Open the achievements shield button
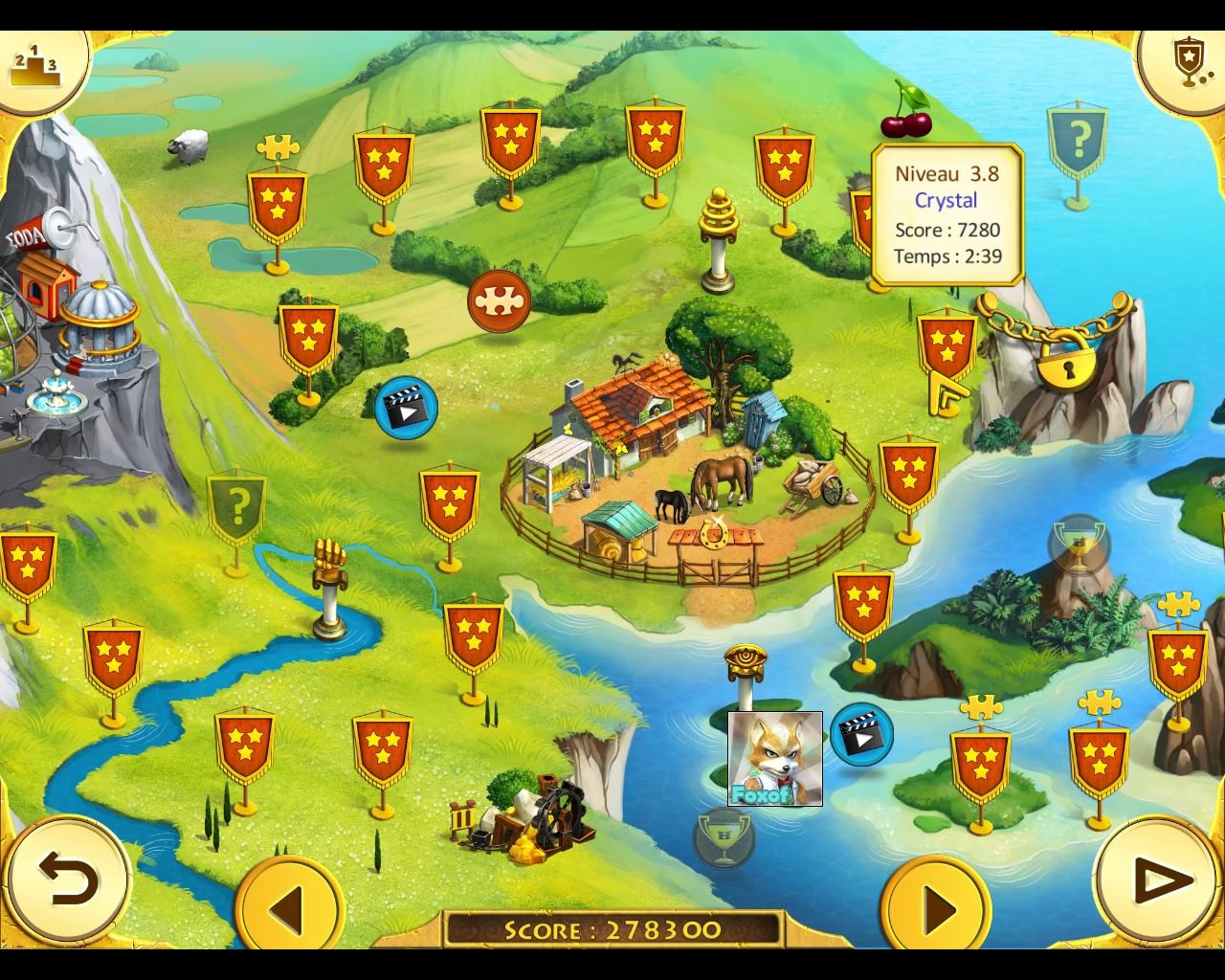1225x980 pixels. (1187, 63)
